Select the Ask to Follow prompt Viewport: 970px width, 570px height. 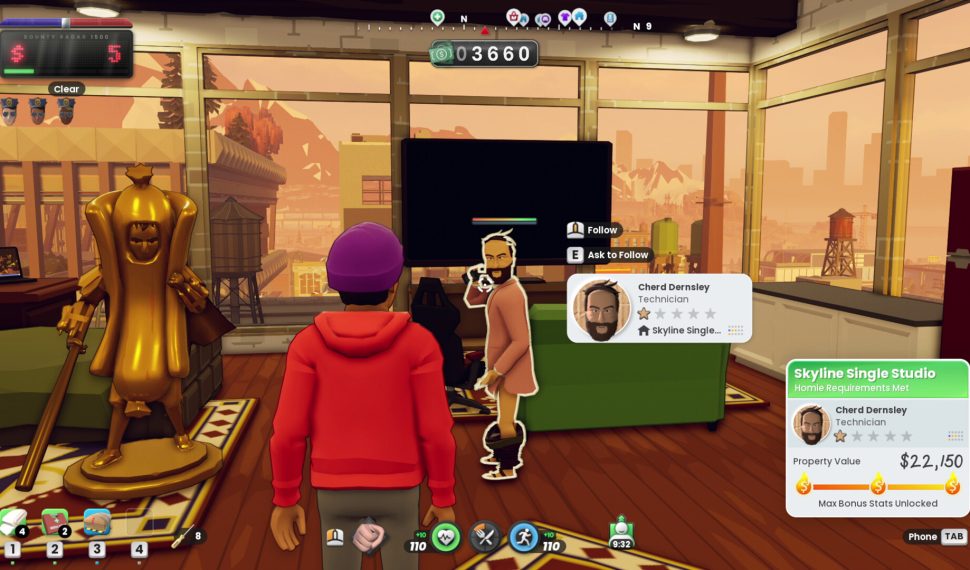[x=609, y=255]
